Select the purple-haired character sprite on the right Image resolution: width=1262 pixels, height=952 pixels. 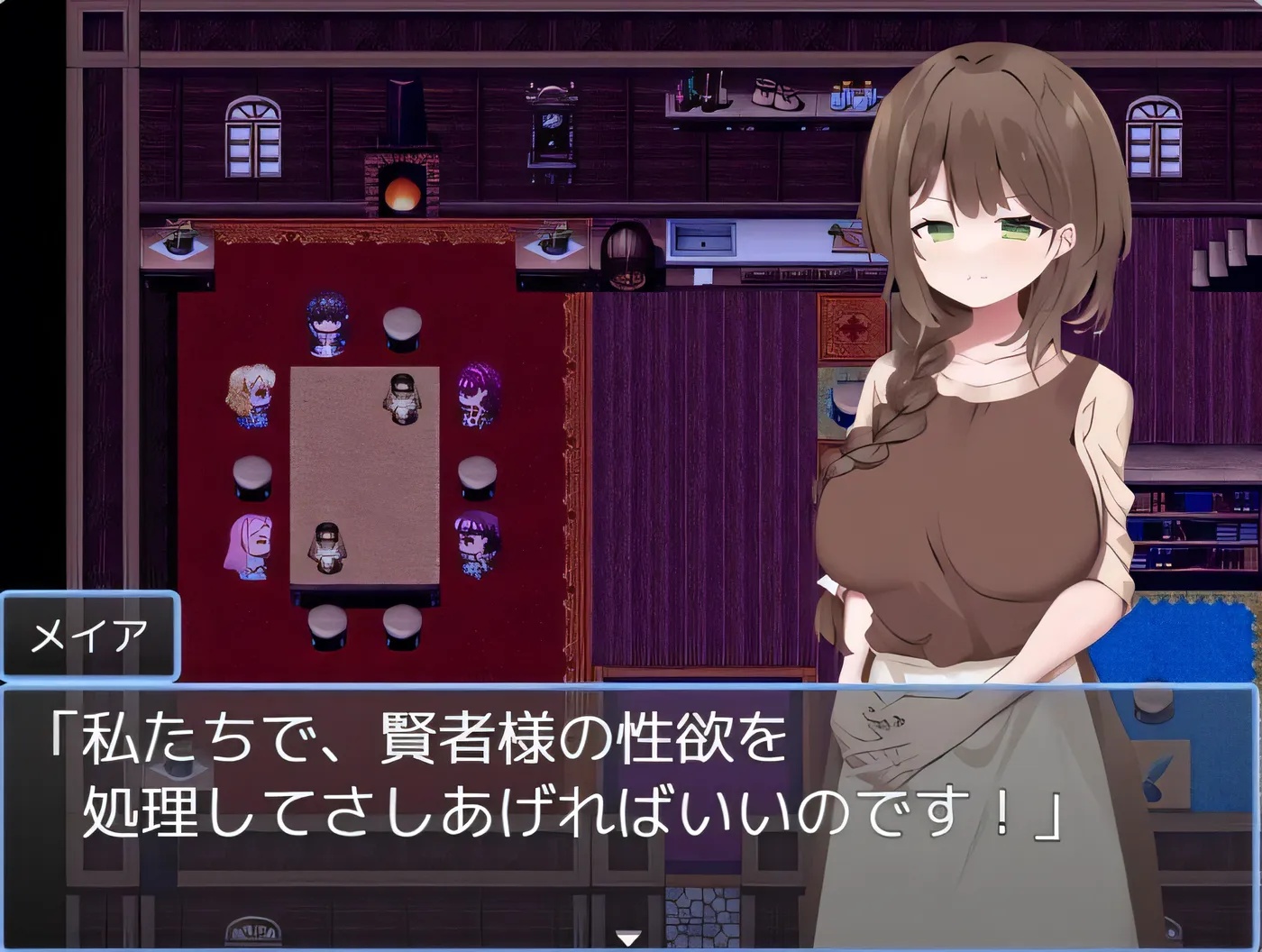(476, 398)
